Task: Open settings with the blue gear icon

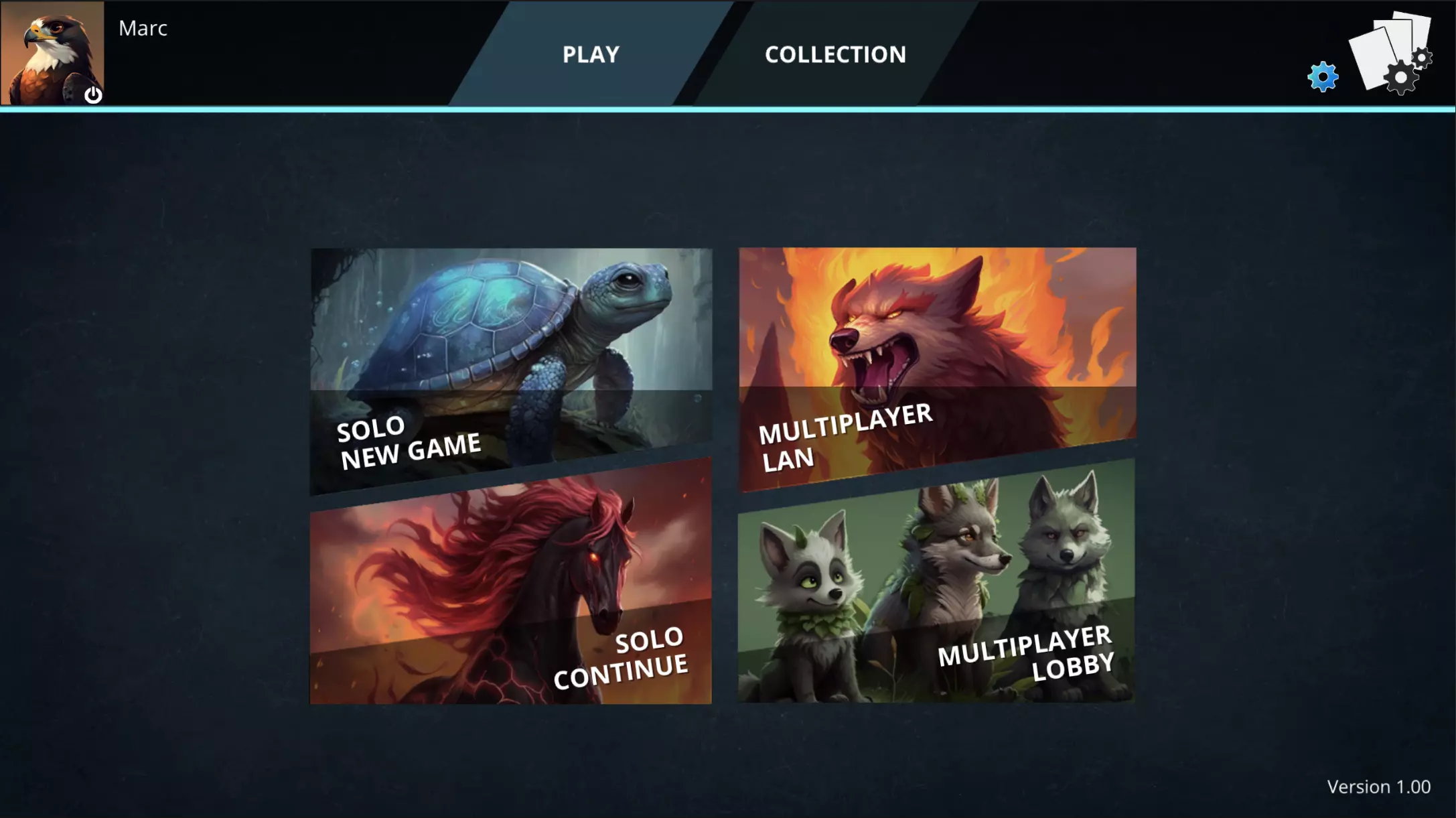Action: point(1323,76)
